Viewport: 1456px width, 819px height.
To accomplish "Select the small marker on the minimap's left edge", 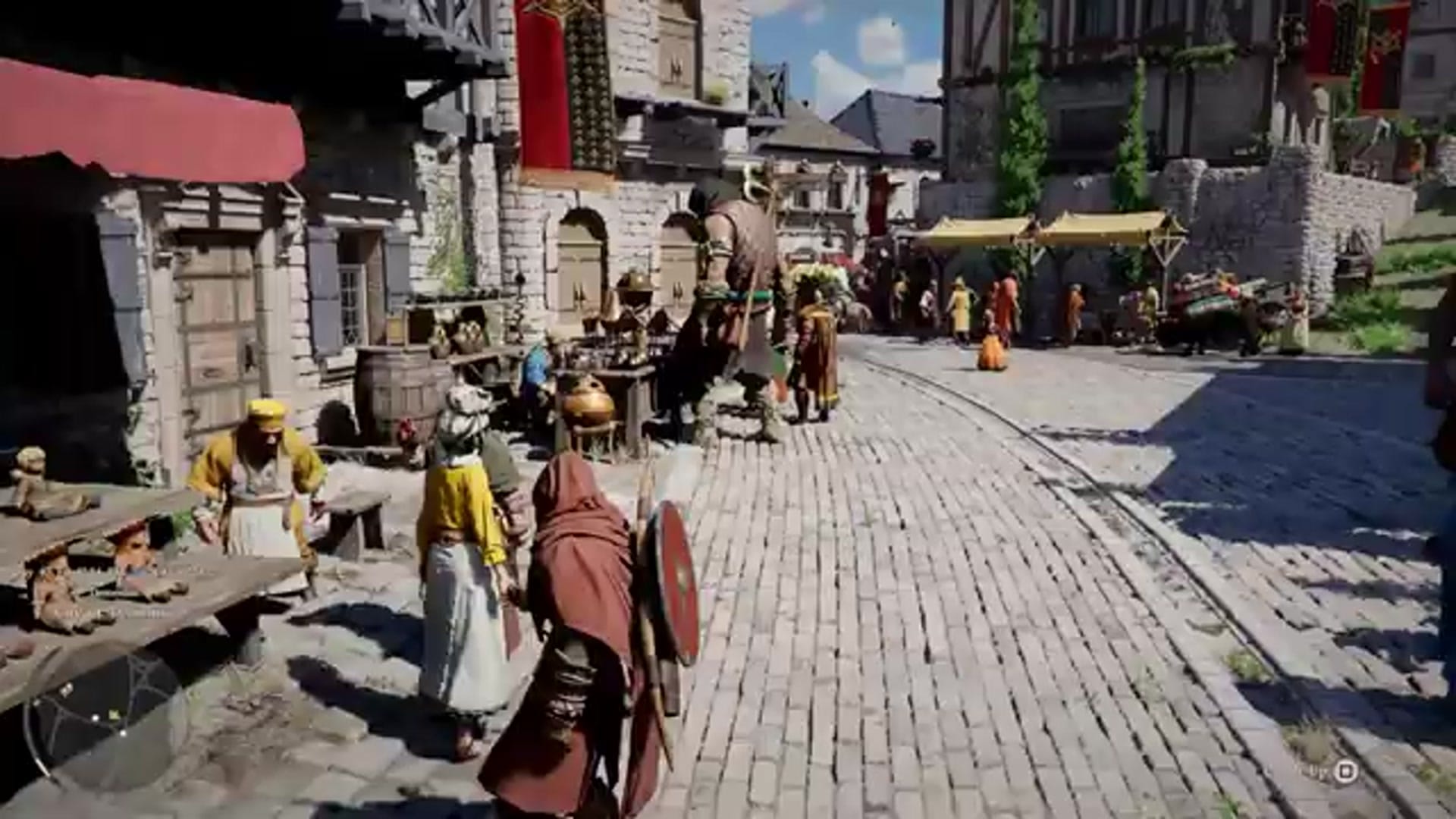I will click(x=36, y=701).
